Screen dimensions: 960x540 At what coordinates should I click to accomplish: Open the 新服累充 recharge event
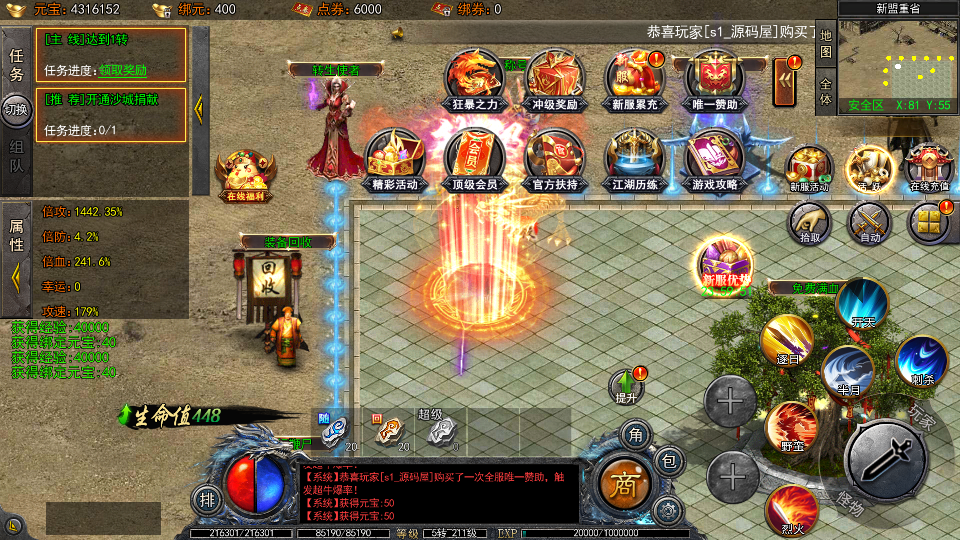tap(635, 78)
